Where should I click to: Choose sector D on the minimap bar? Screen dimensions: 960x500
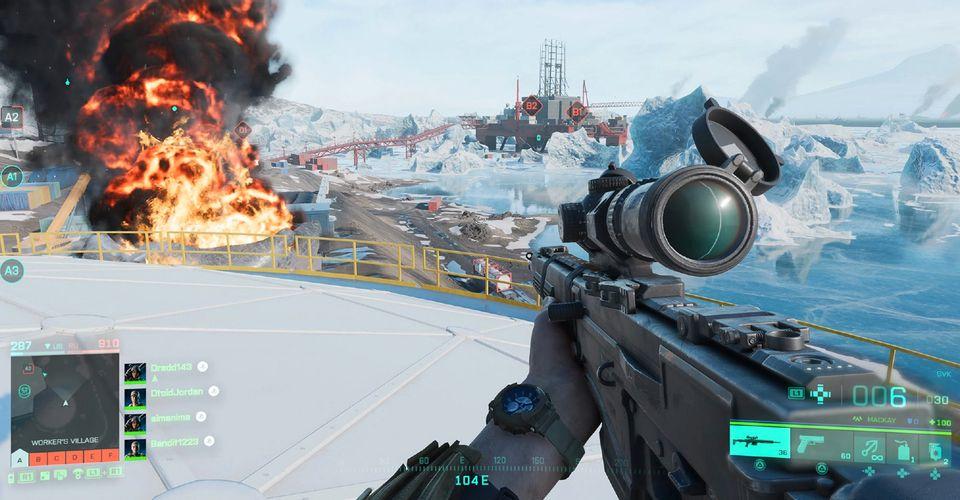75,459
